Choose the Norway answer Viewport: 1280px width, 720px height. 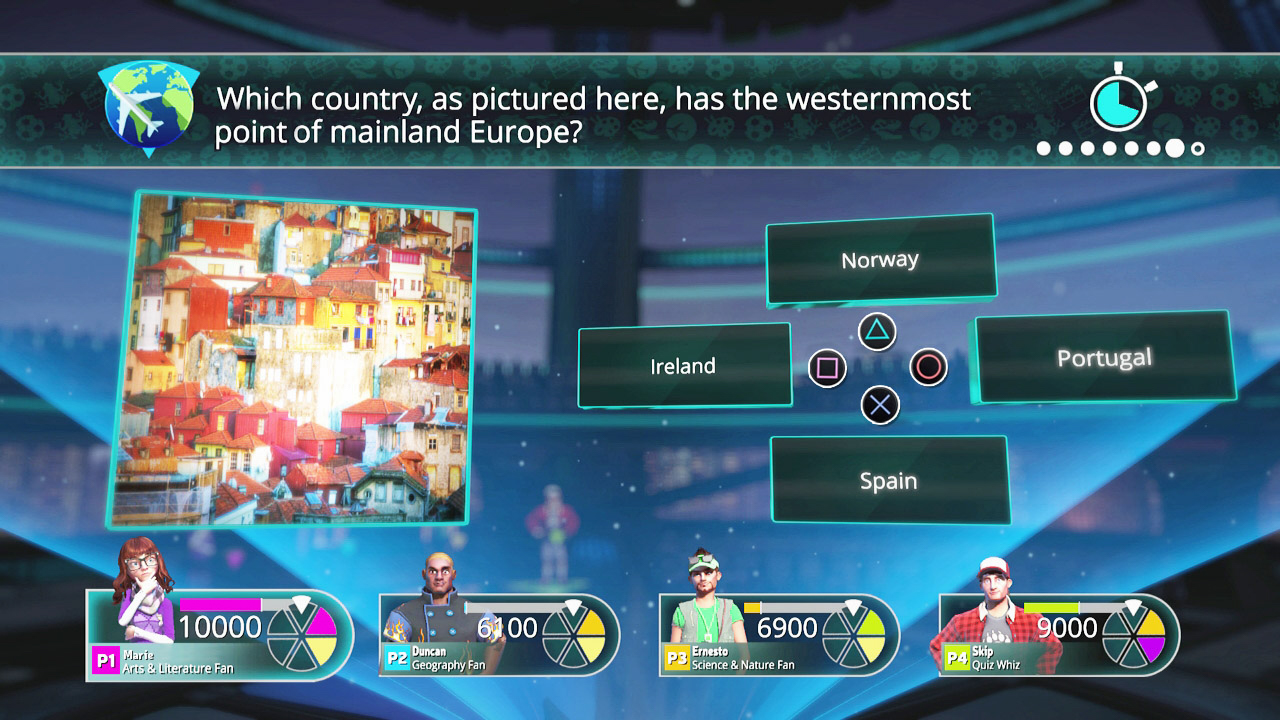point(880,260)
